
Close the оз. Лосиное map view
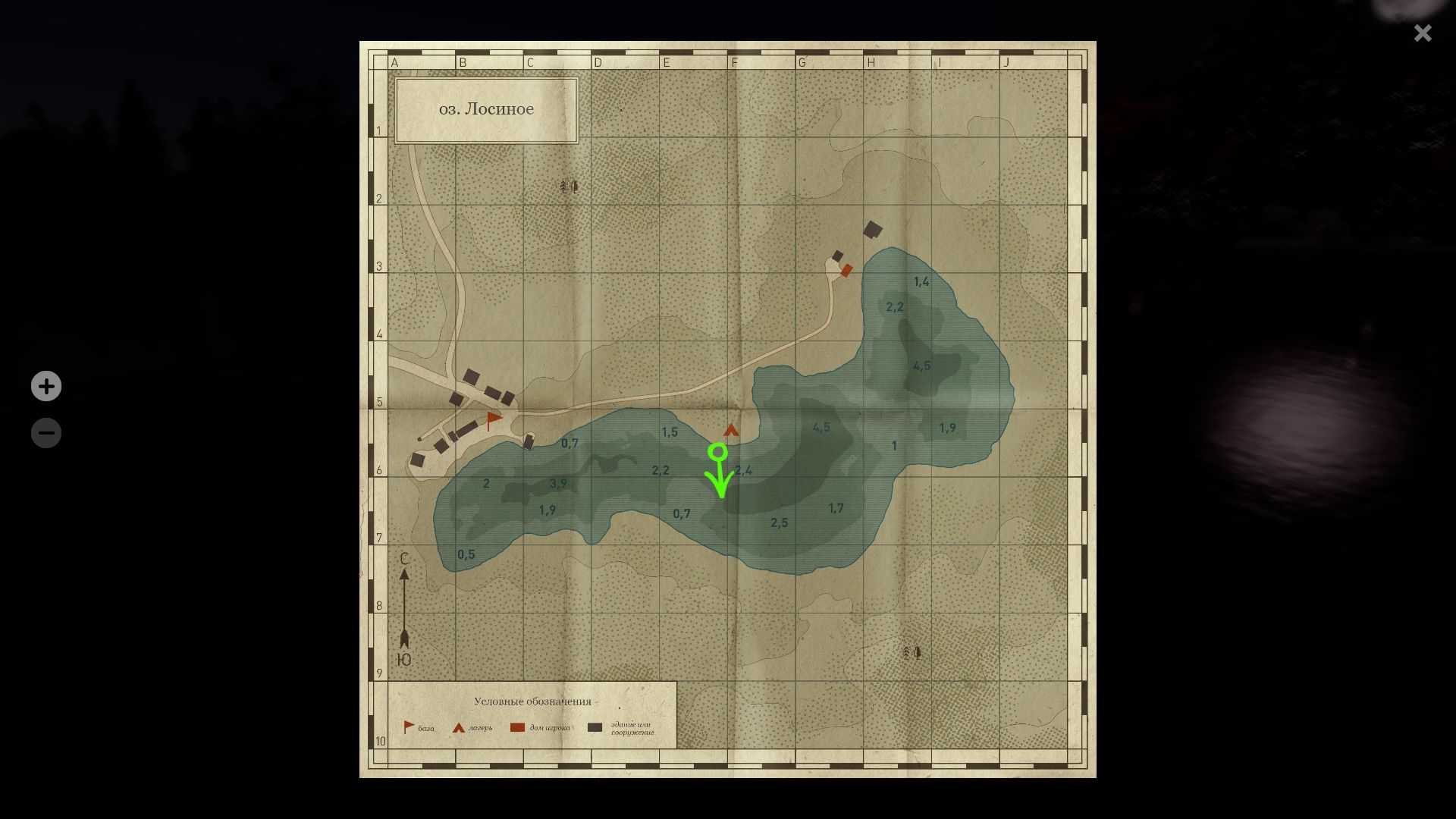[x=1423, y=33]
